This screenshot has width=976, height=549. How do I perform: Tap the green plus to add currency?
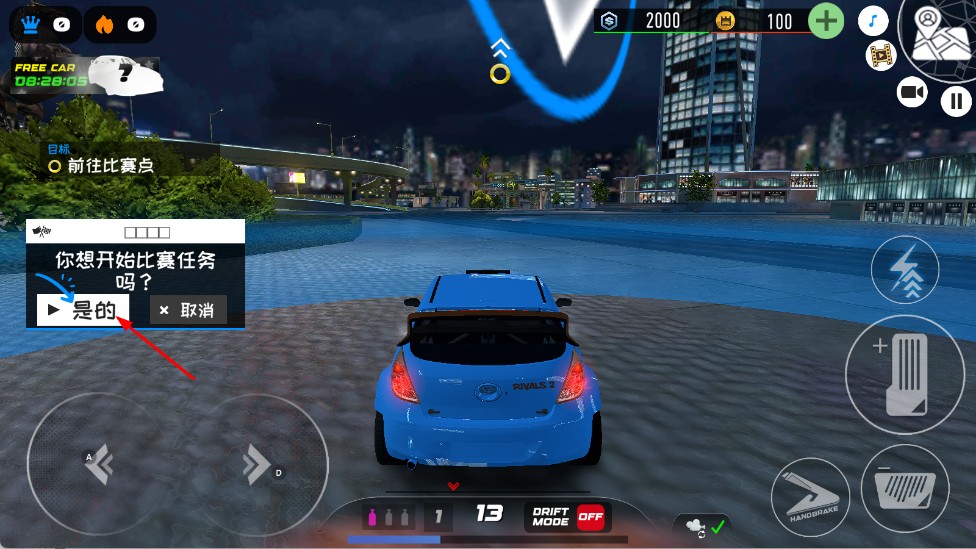826,21
